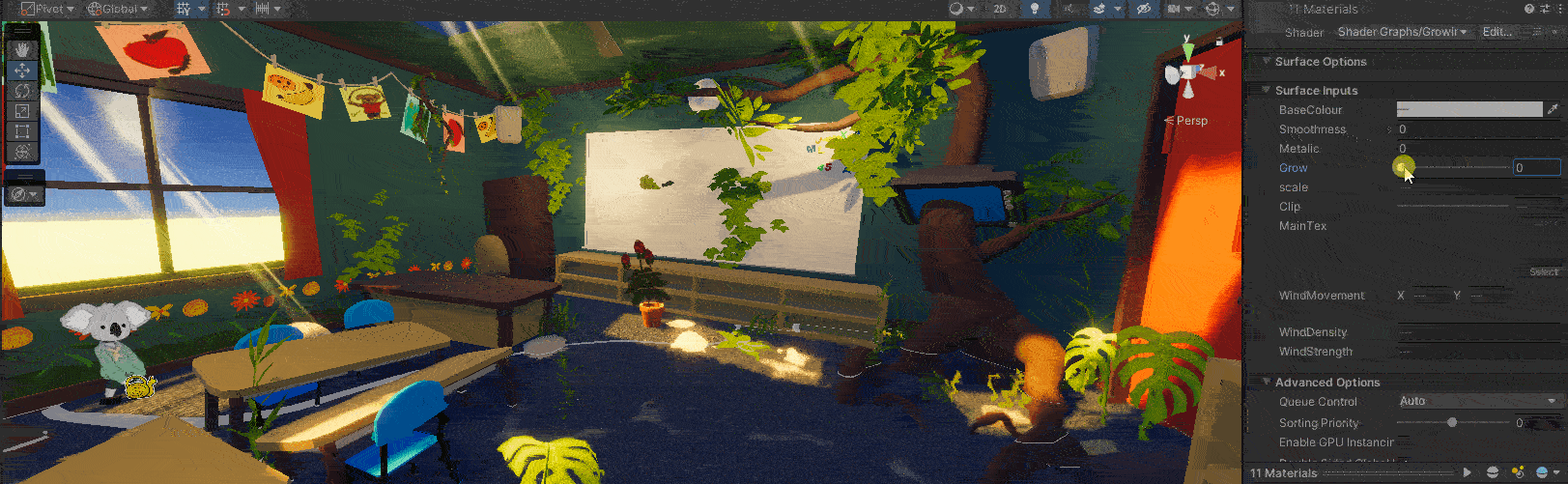Click the MainTex Select button
Image resolution: width=1568 pixels, height=484 pixels.
point(1544,272)
